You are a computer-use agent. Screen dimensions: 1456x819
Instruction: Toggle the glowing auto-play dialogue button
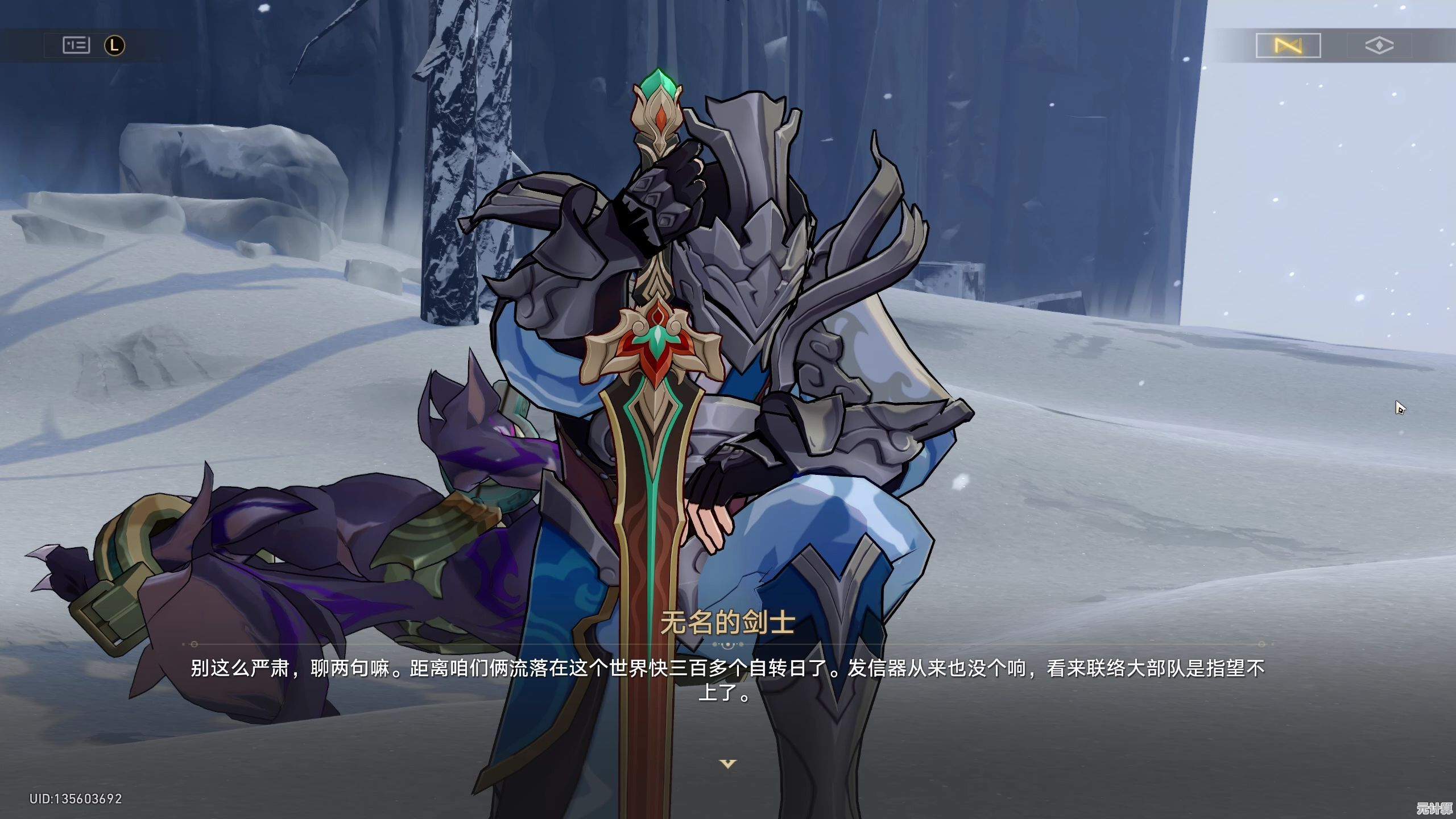tap(1288, 45)
